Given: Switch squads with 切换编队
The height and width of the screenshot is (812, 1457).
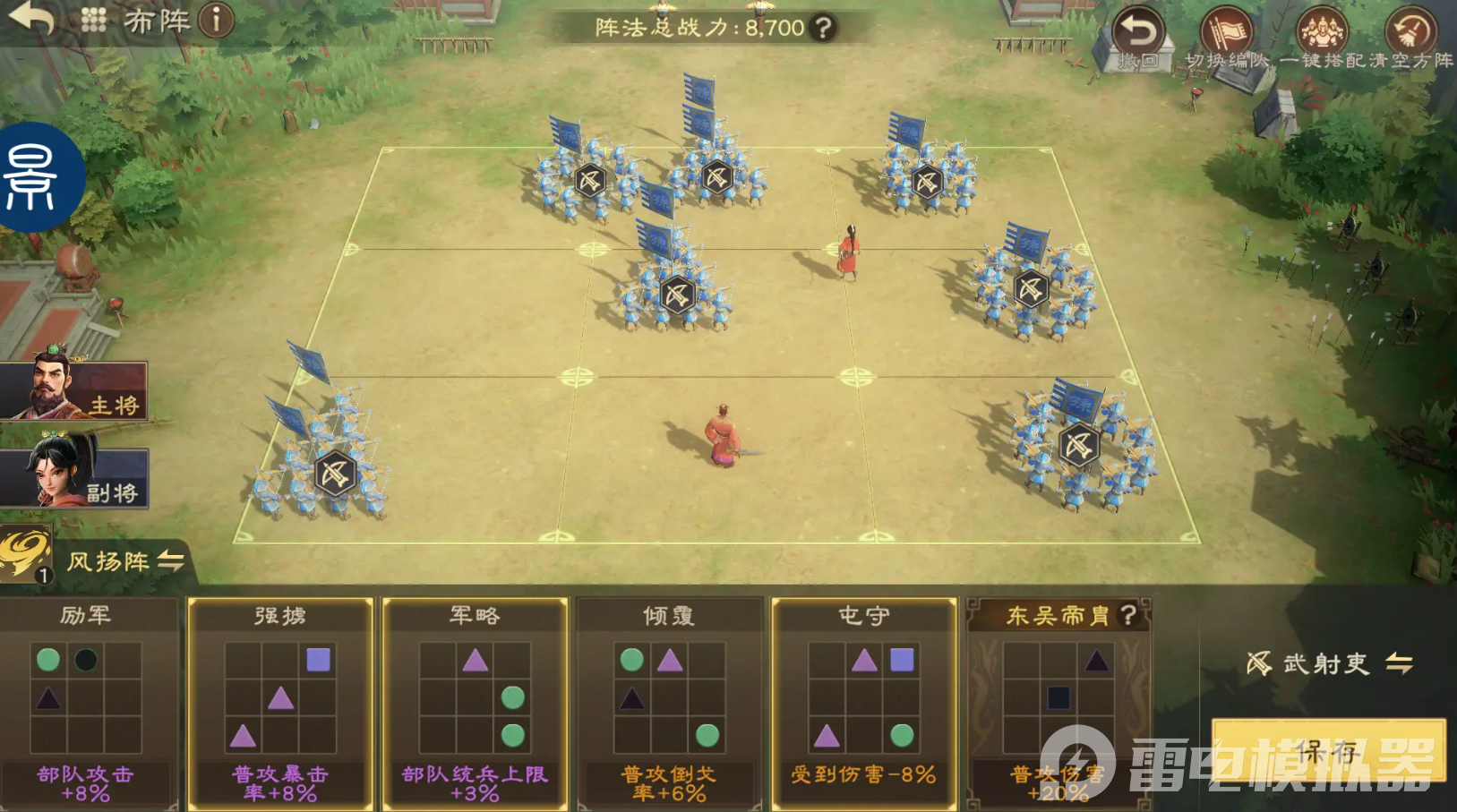Looking at the screenshot, I should (x=1226, y=38).
